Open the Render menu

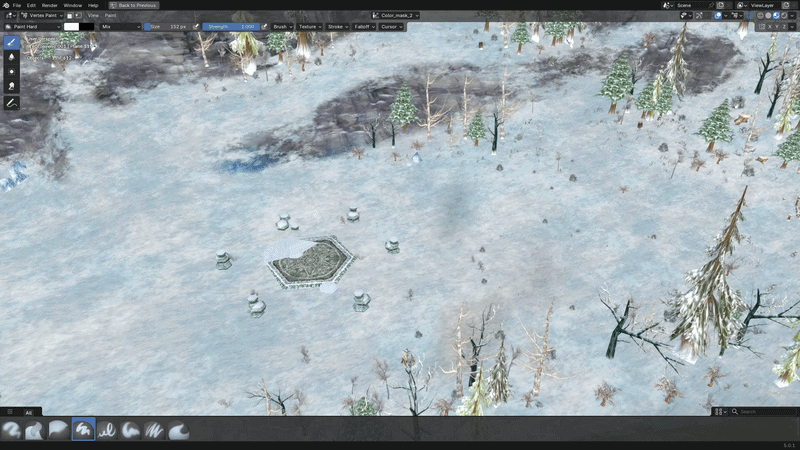[50, 5]
